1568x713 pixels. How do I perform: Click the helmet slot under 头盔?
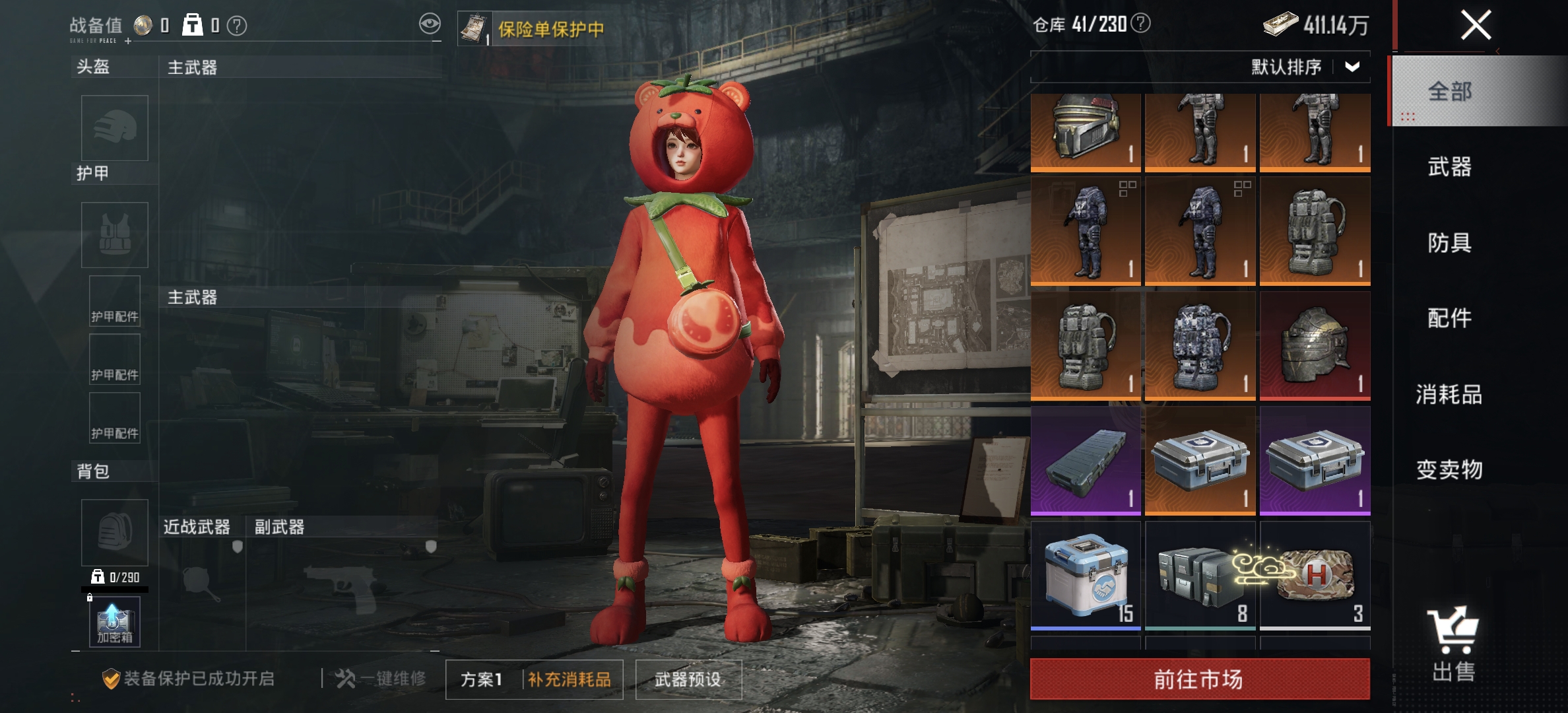[x=114, y=129]
